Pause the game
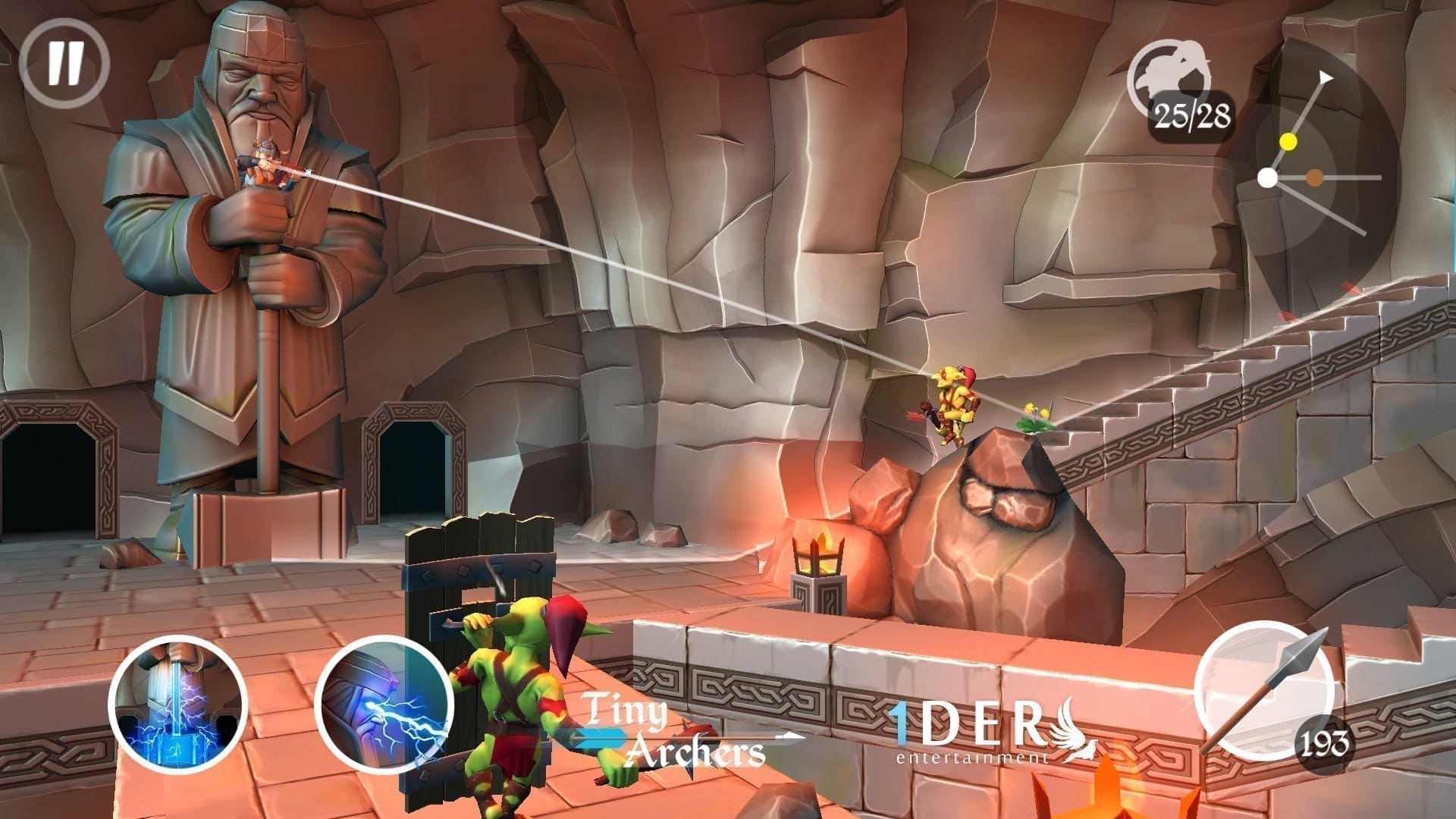The width and height of the screenshot is (1456, 819). [64, 63]
